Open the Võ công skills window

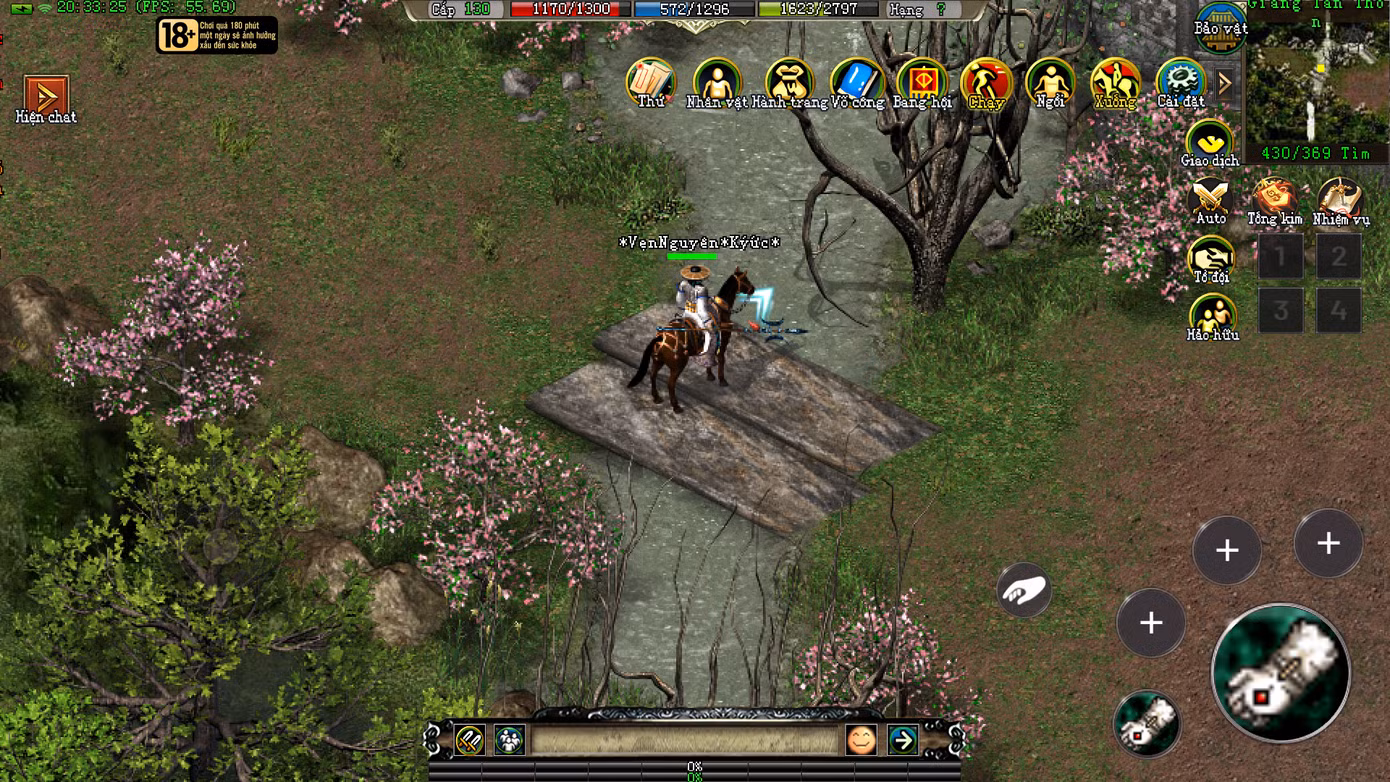click(857, 80)
